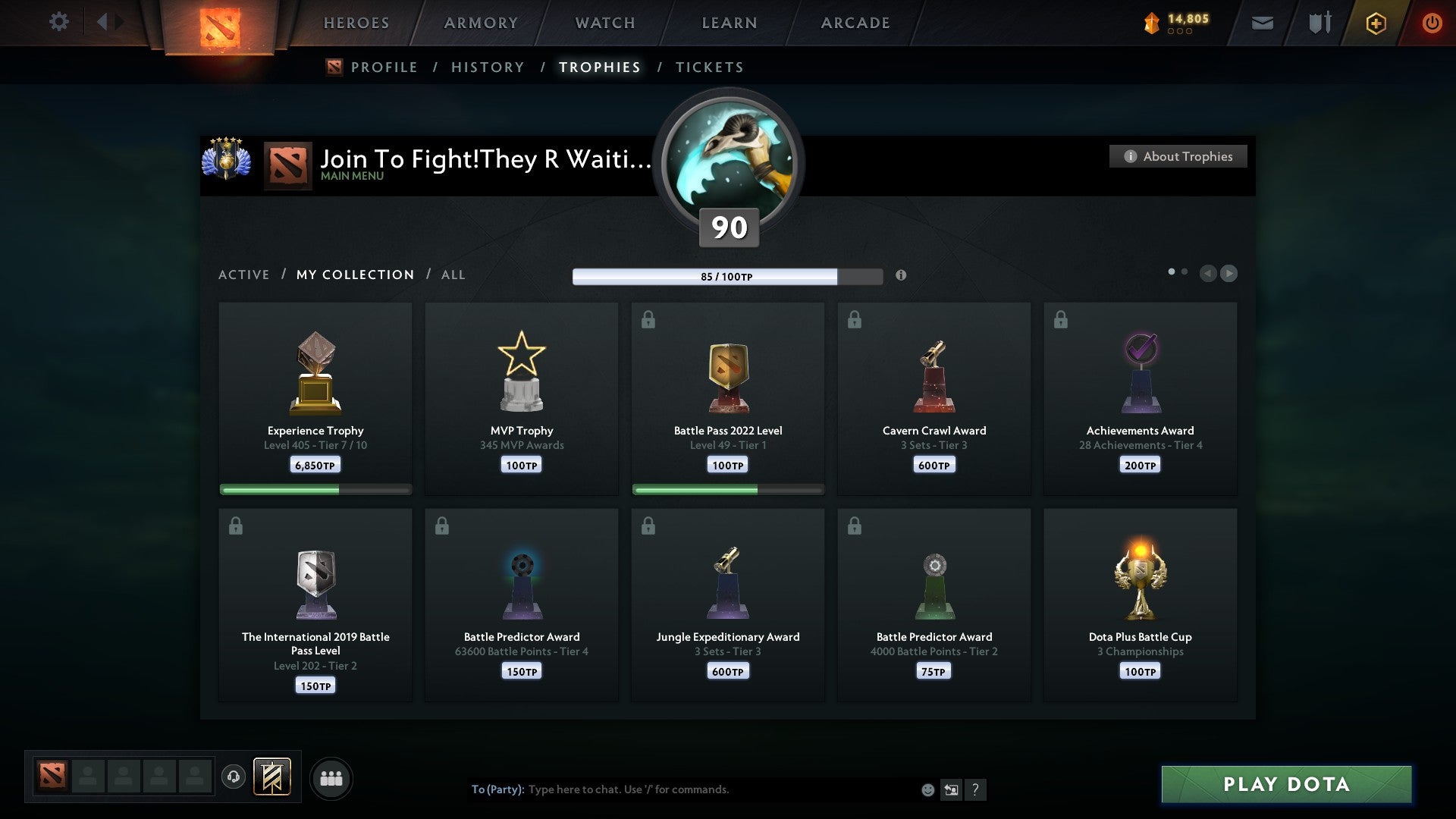Screen dimensions: 1456x819
Task: Click the power button to quit
Action: [1432, 23]
